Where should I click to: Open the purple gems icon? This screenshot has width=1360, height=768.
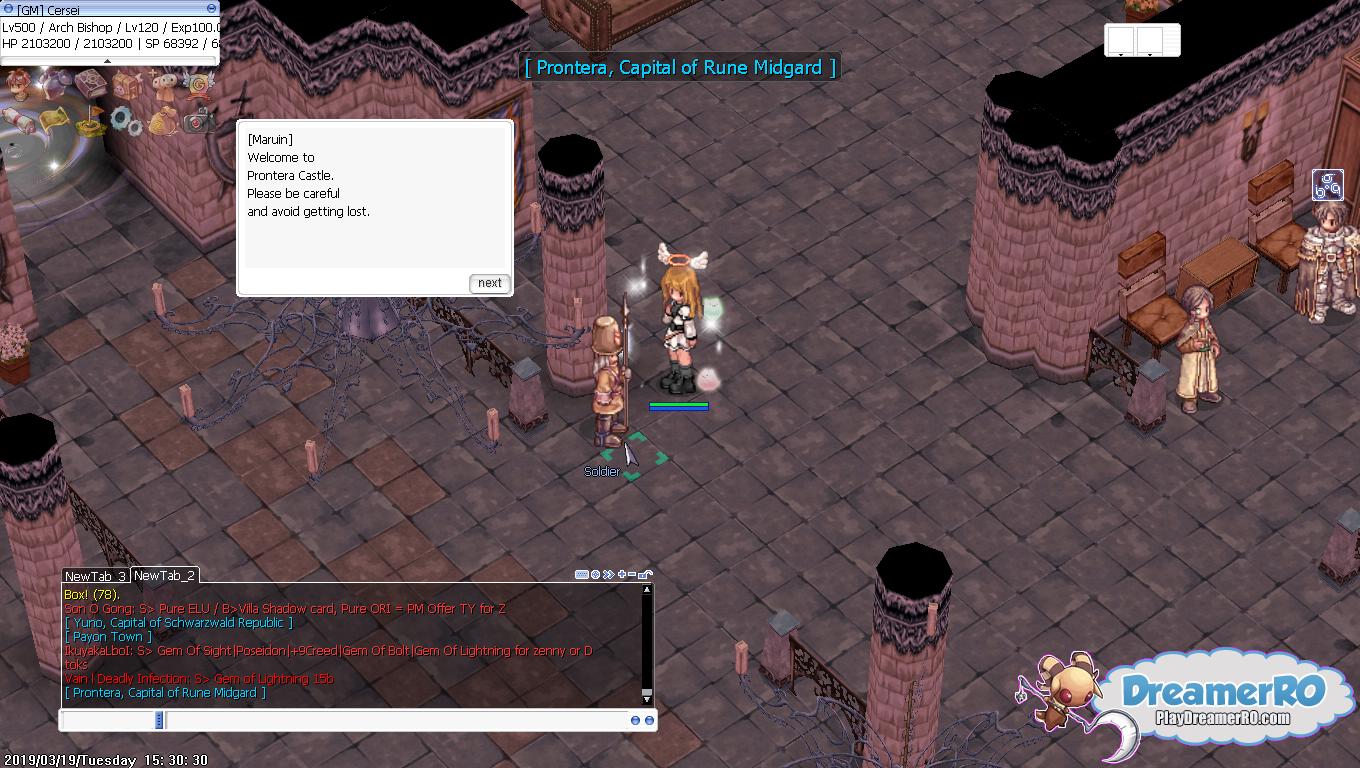(55, 81)
